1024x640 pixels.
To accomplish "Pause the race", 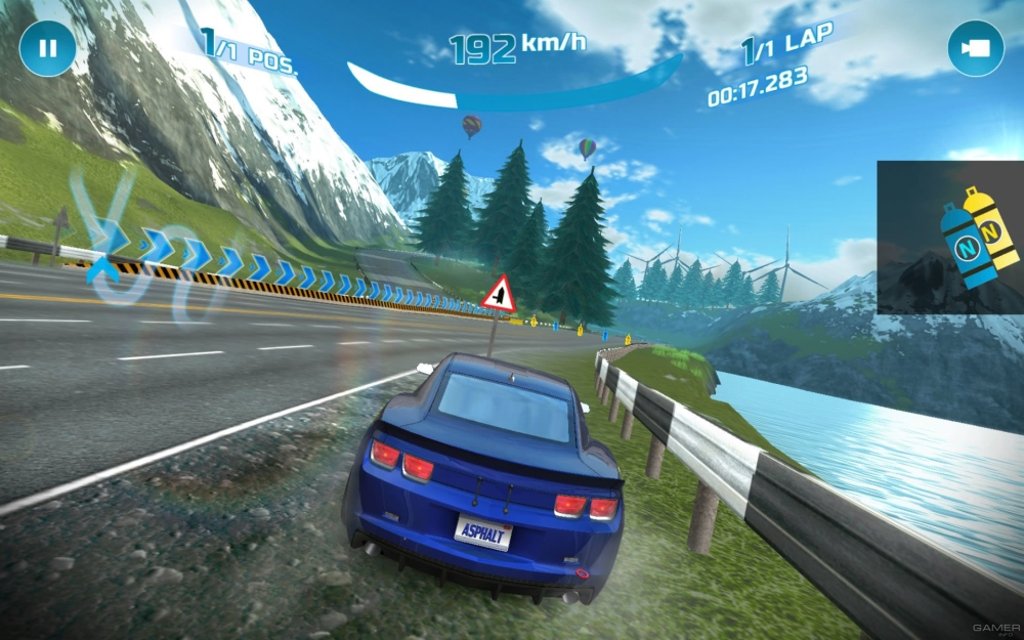I will (47, 48).
